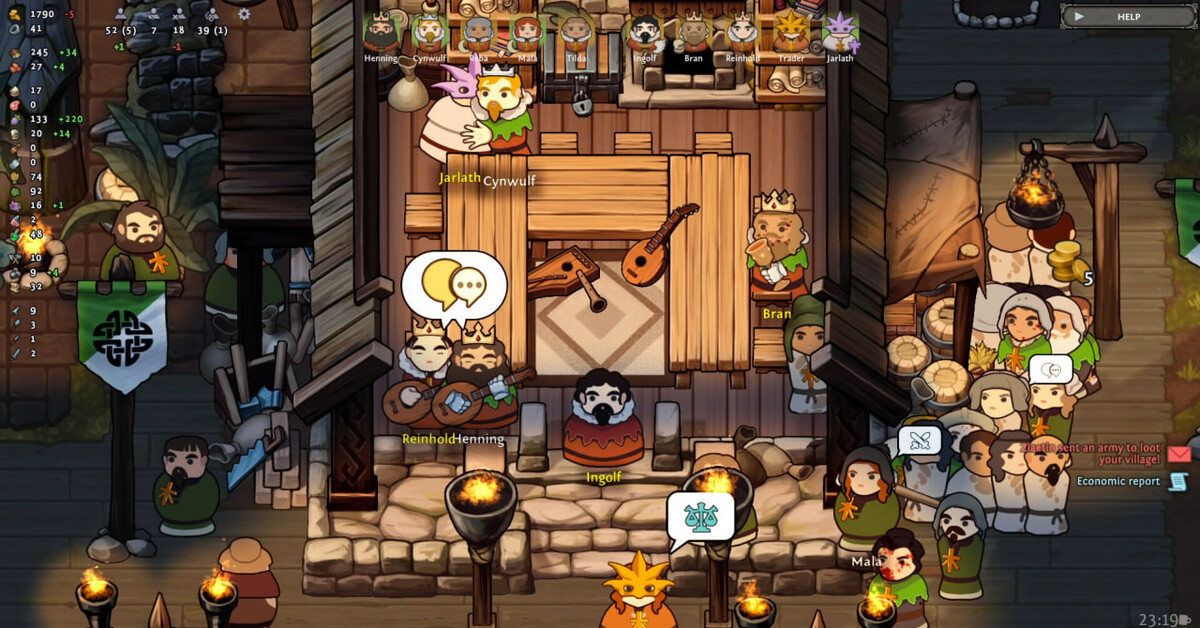This screenshot has width=1200, height=628.
Task: Click Bran's portrait in the roster
Action: [694, 34]
